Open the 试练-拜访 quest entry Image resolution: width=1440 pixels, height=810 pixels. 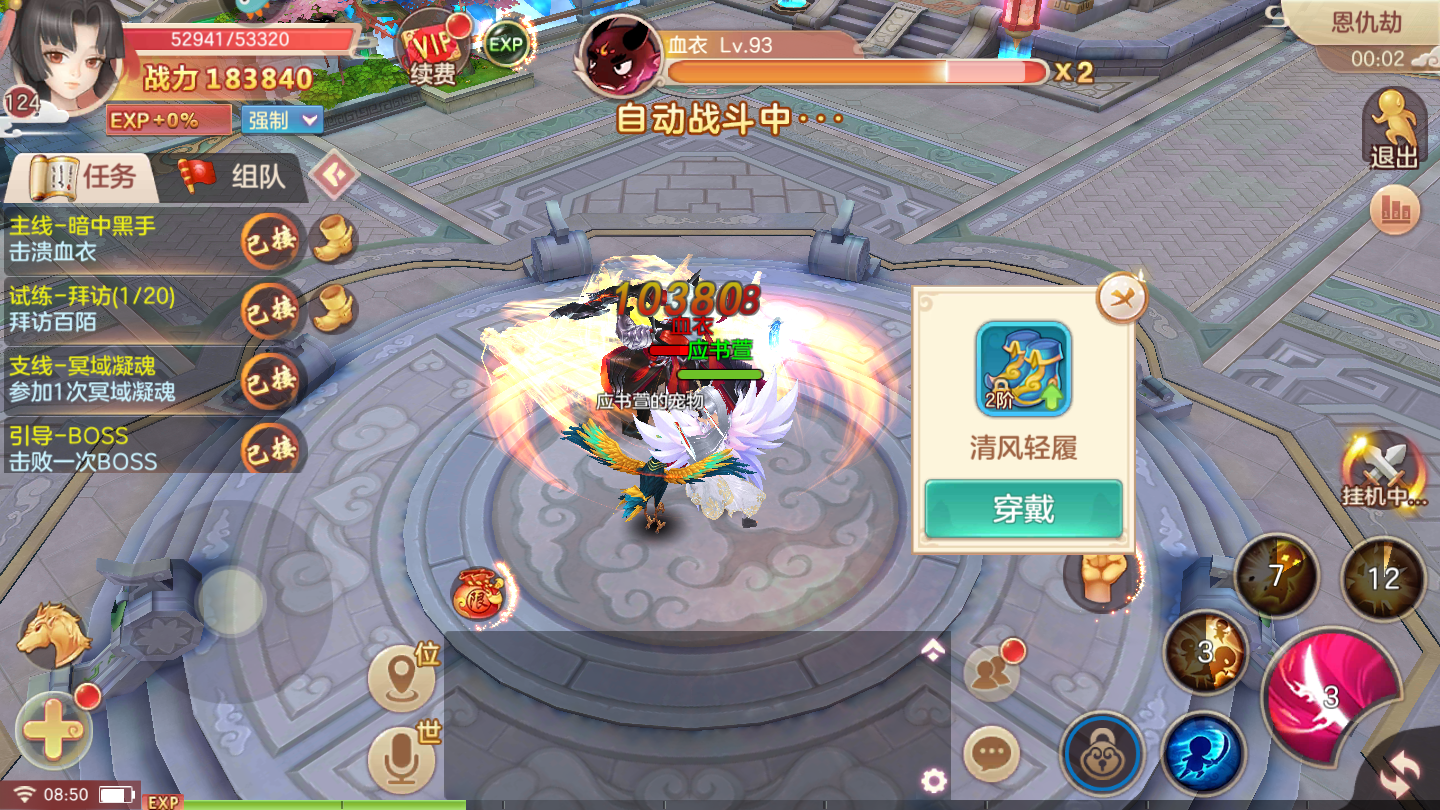[x=120, y=309]
